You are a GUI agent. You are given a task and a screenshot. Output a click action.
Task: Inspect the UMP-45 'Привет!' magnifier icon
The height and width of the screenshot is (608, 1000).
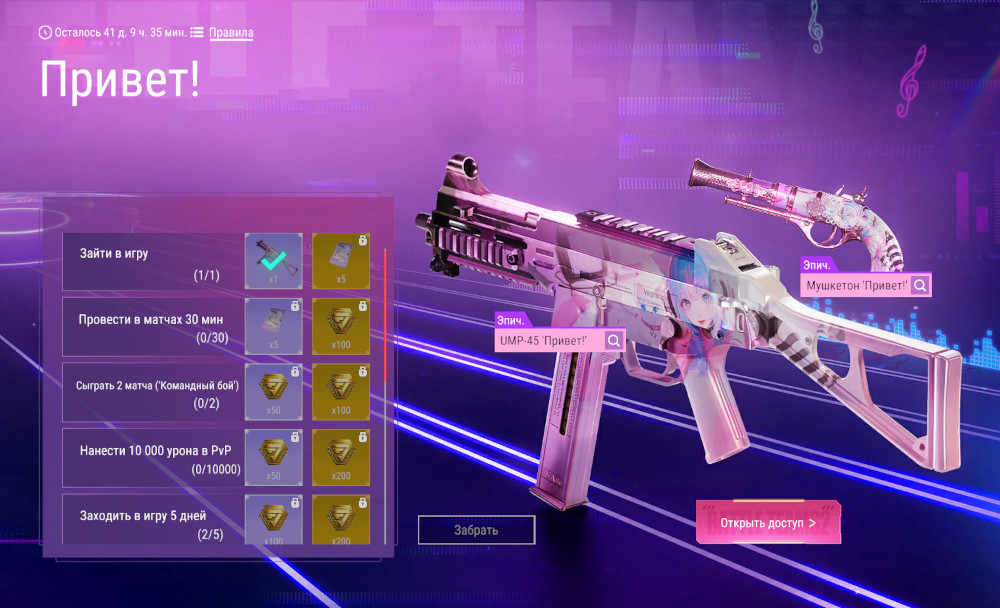pyautogui.click(x=614, y=341)
